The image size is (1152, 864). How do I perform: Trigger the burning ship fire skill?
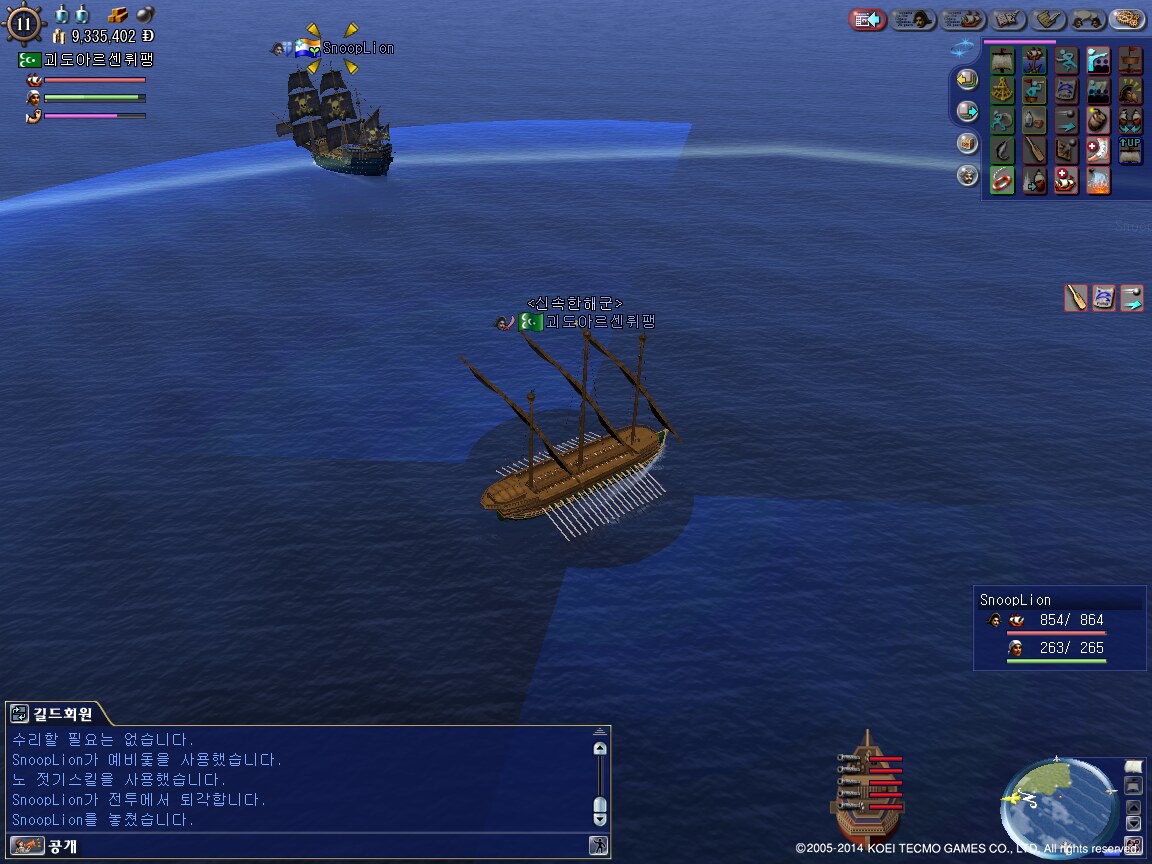(1098, 181)
